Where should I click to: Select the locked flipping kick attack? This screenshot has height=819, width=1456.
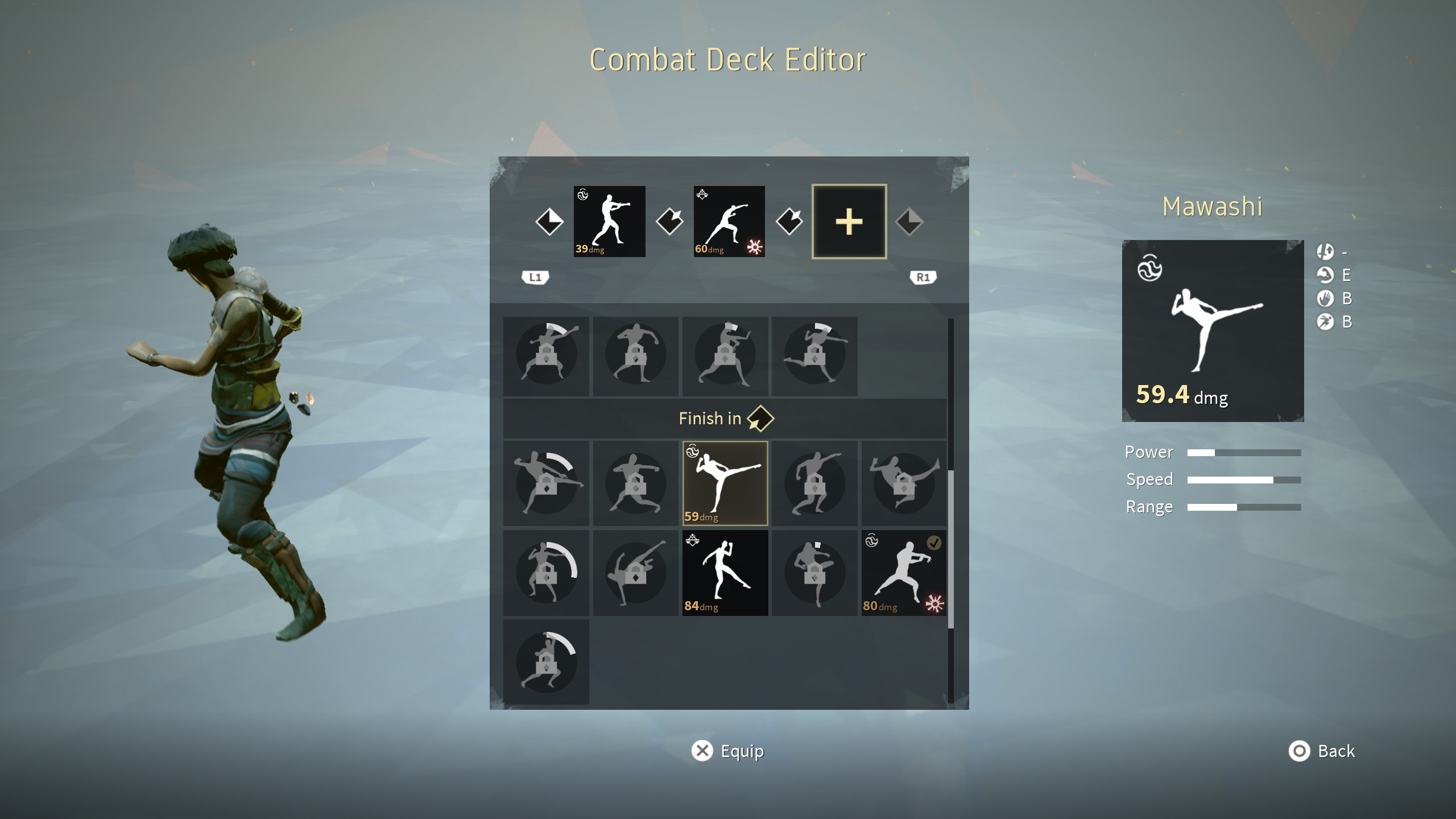coord(635,573)
